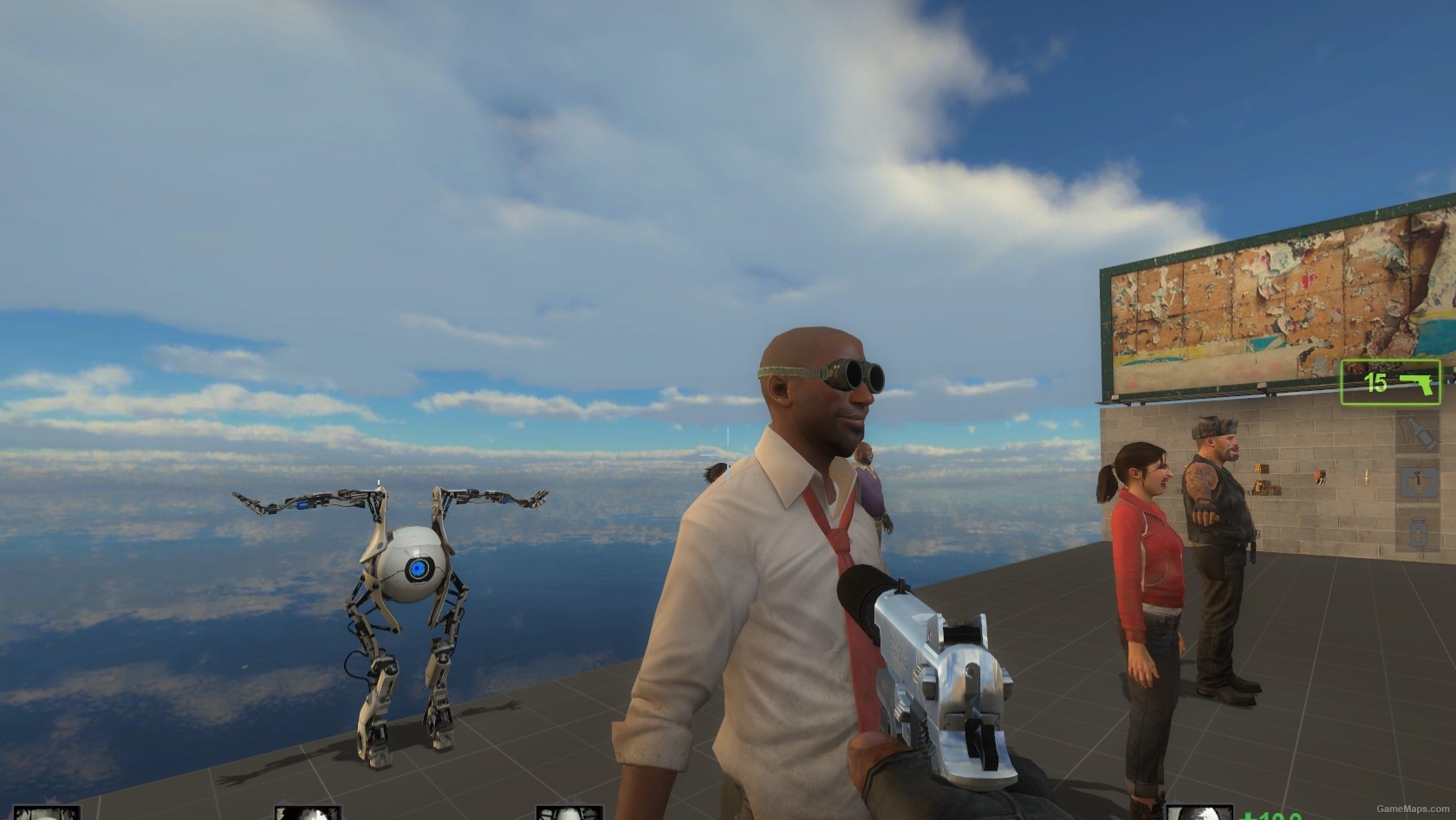Screen dimensions: 1456x820
Task: Select the ammo pile icon on the wall
Action: tap(1266, 487)
